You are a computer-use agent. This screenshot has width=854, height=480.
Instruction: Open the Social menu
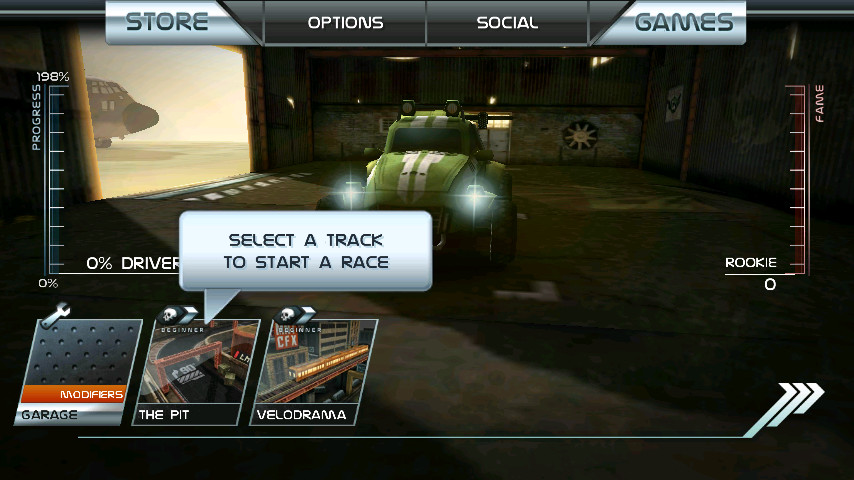(507, 22)
